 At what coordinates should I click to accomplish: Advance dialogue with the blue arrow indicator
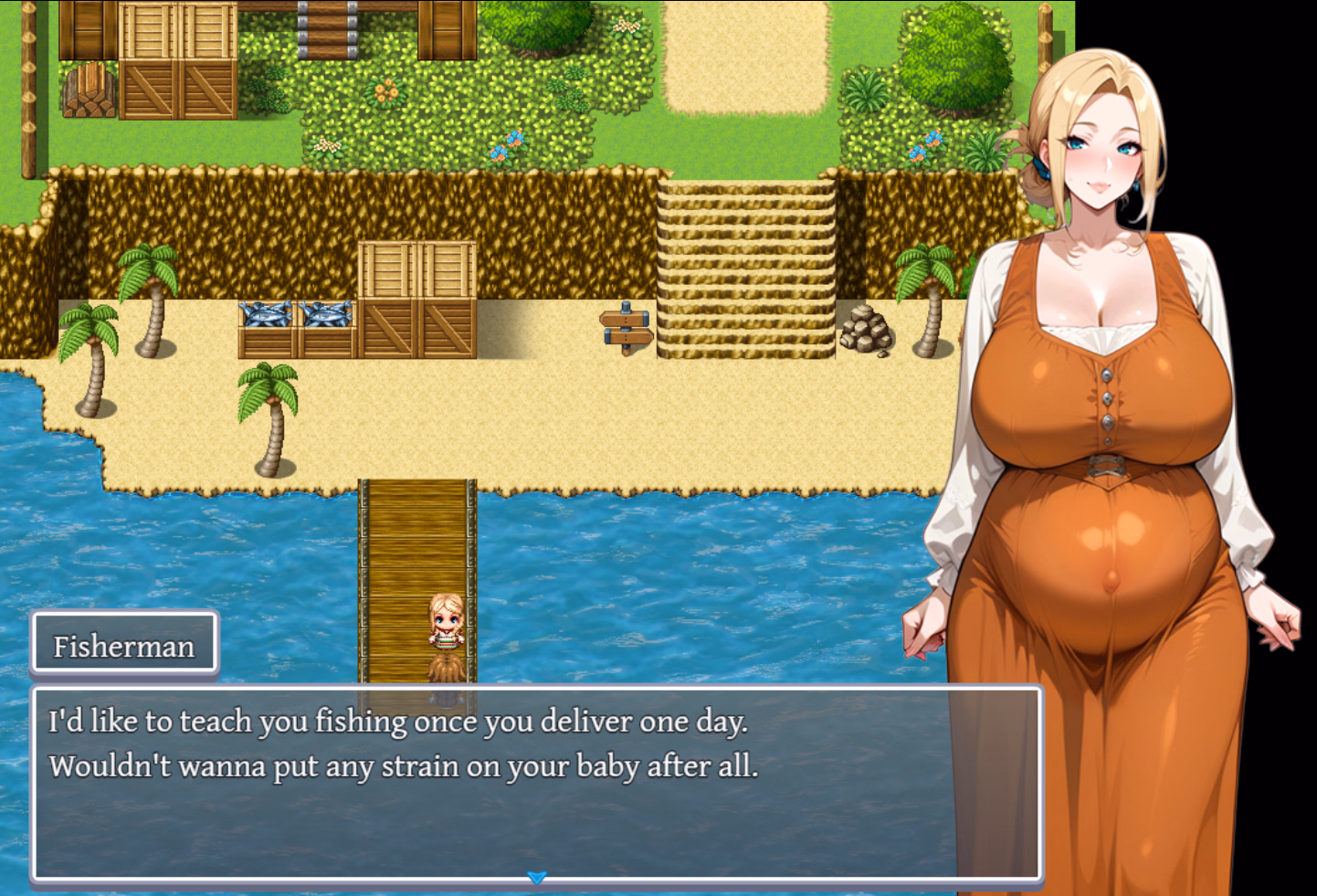point(537,878)
